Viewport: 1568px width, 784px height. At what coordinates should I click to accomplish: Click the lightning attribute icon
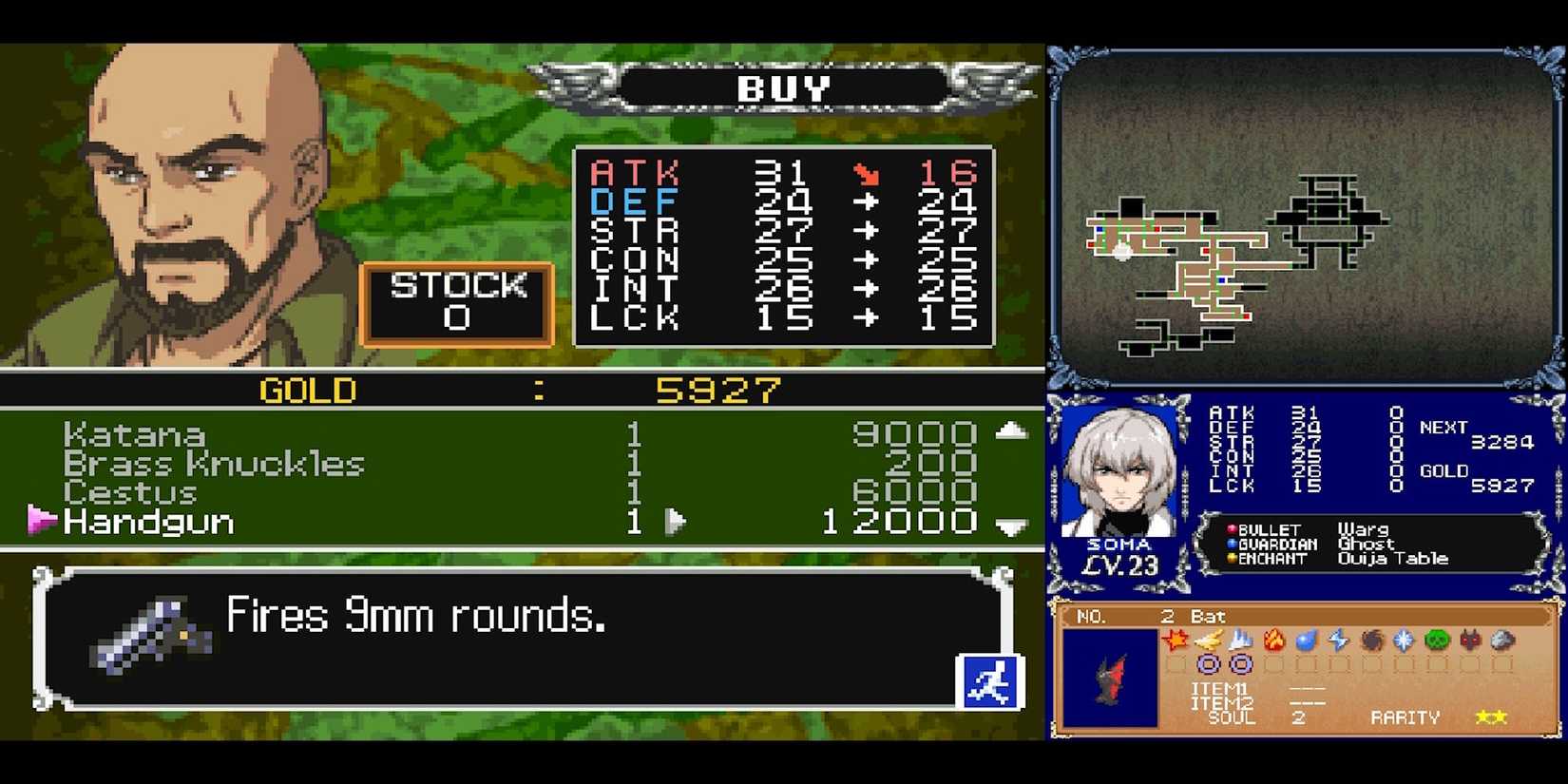point(1337,640)
